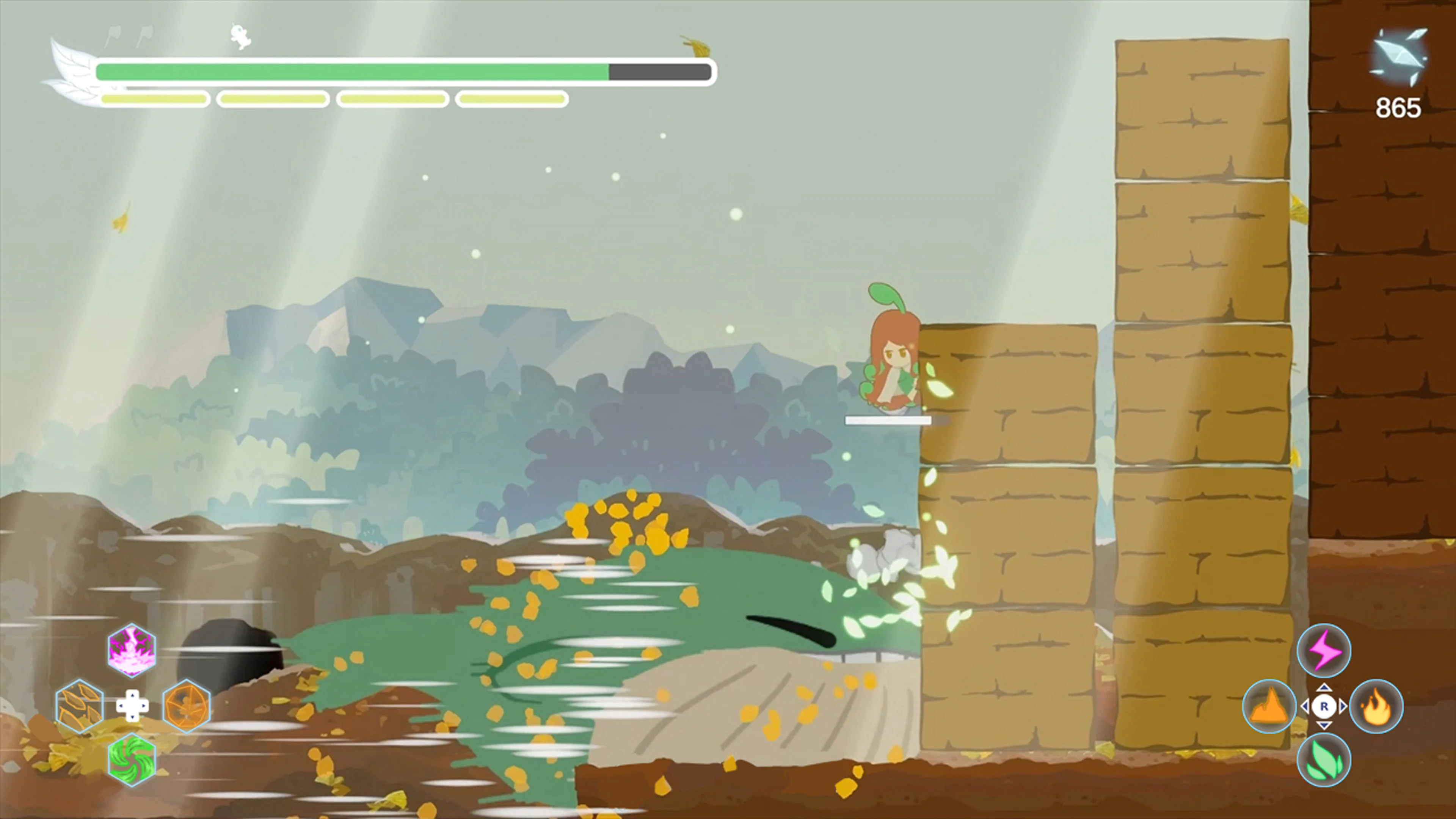Choose the green leaf element orb
The image size is (1456, 819).
[x=1324, y=760]
